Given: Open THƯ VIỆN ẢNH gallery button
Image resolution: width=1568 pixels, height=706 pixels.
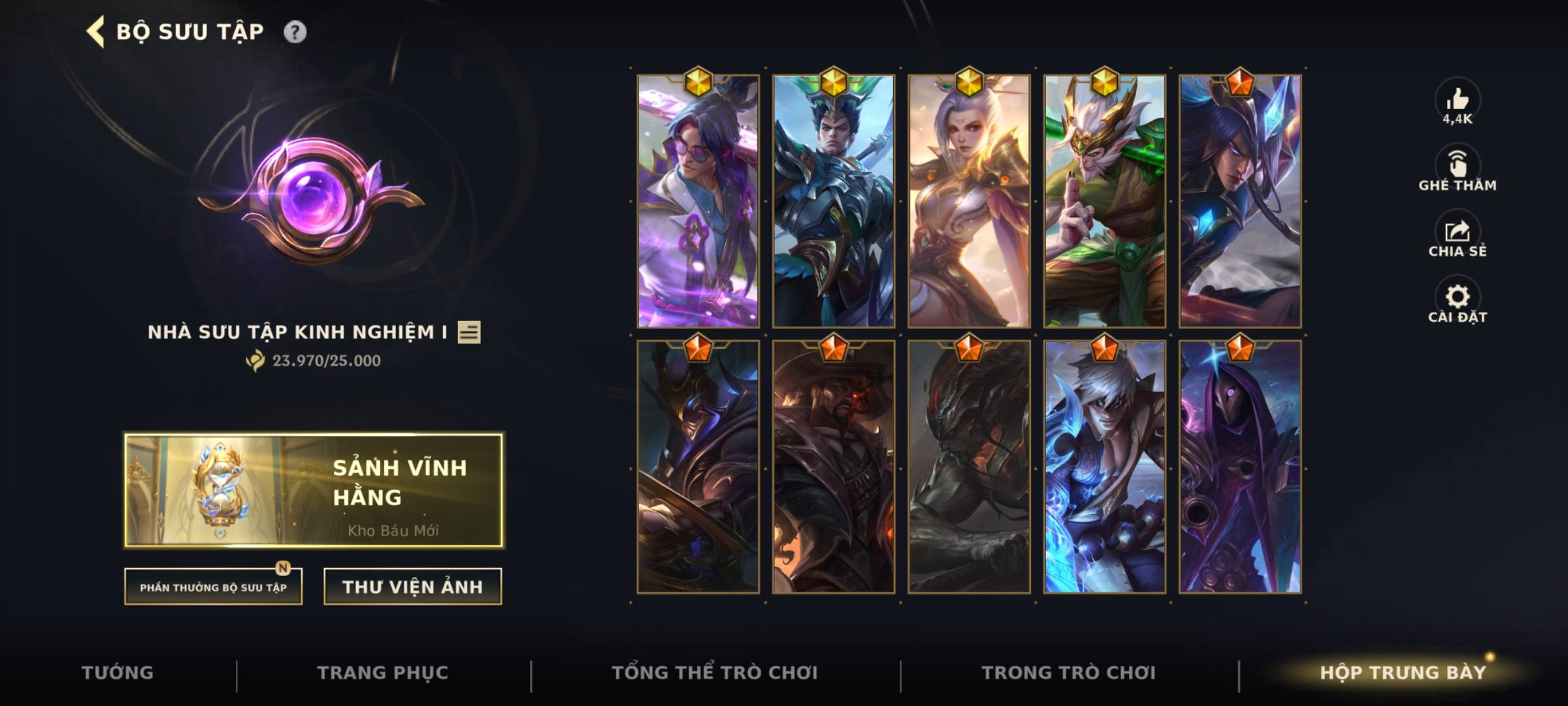Looking at the screenshot, I should [412, 586].
